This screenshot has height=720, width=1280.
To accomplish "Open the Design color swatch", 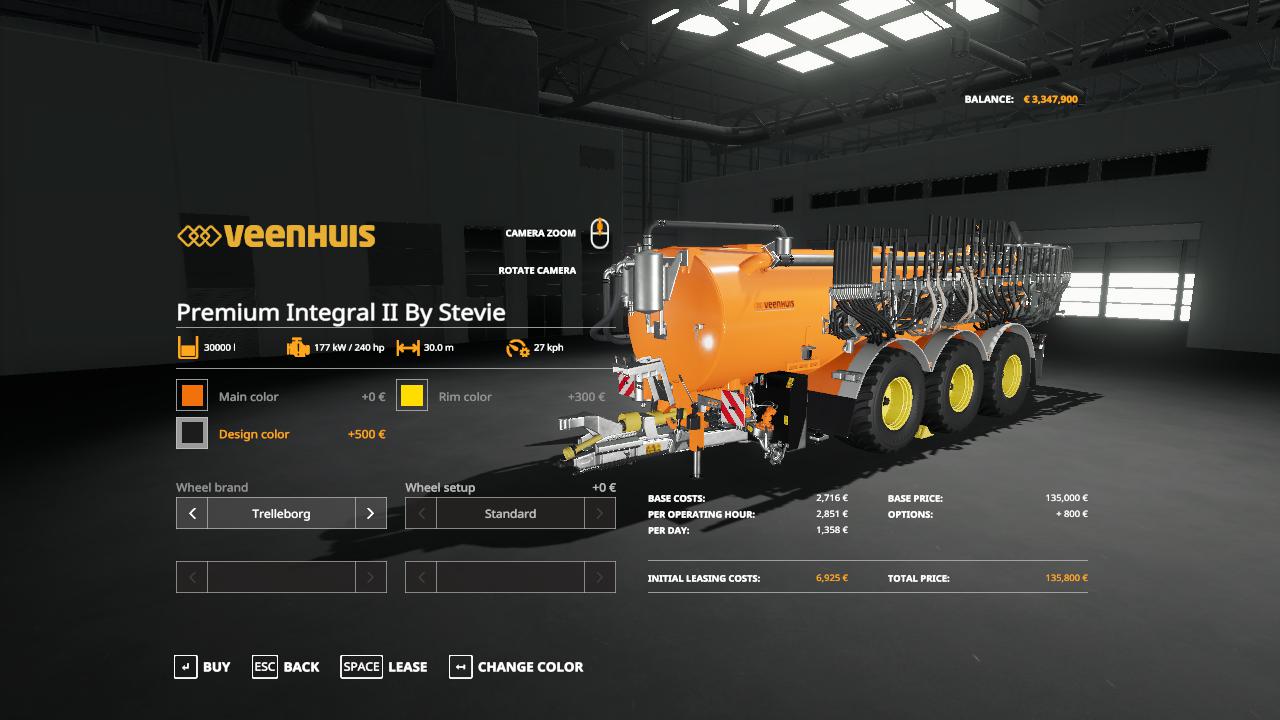I will [x=192, y=433].
